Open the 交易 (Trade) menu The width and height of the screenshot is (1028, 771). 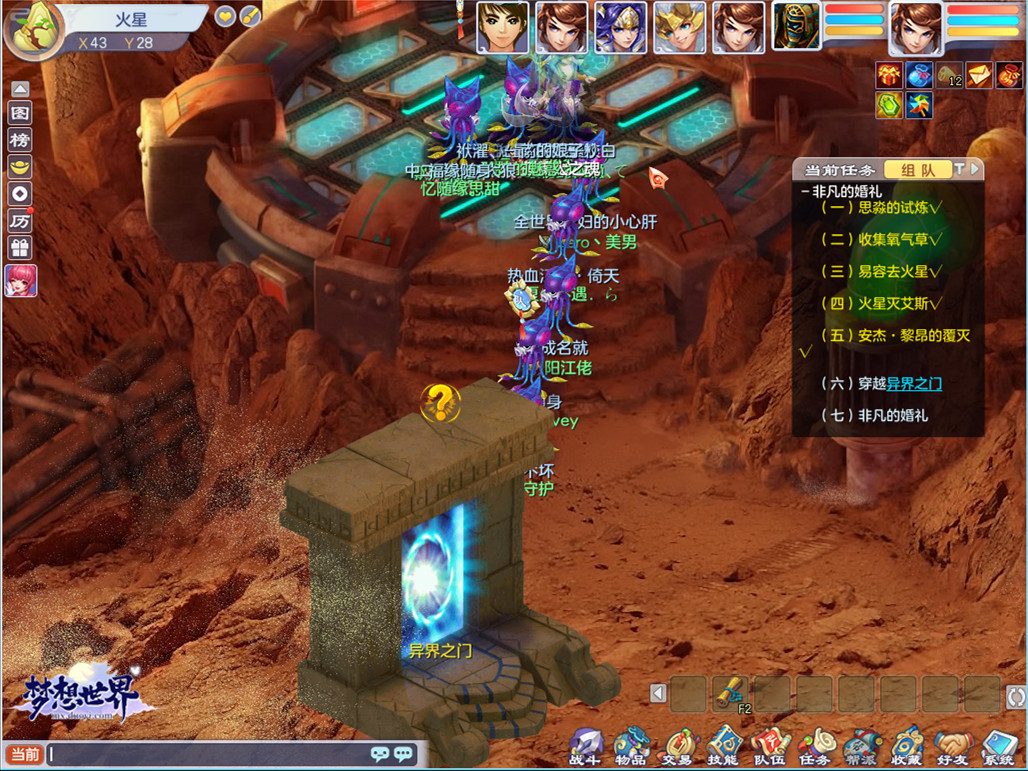[677, 745]
